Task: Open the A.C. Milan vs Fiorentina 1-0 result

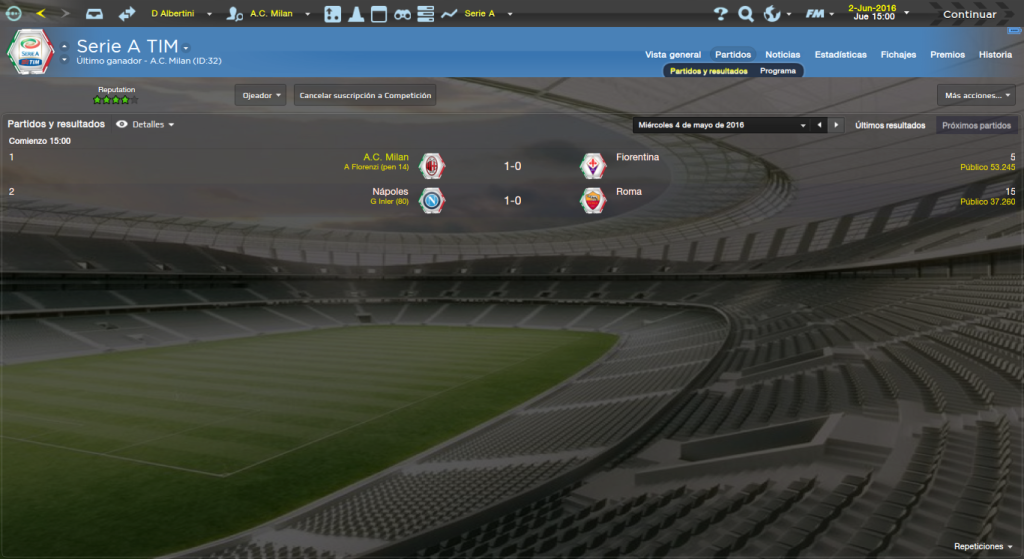Action: (x=512, y=166)
